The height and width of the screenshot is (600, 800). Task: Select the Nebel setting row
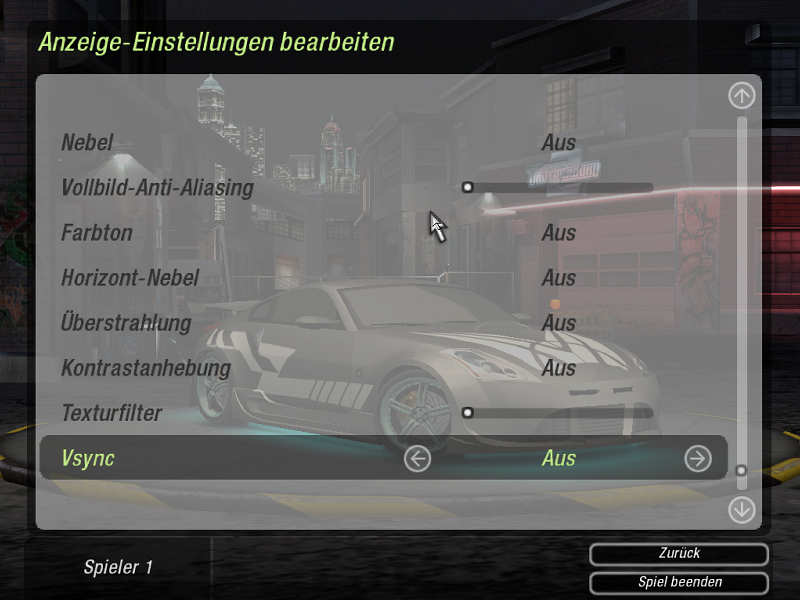coord(87,143)
